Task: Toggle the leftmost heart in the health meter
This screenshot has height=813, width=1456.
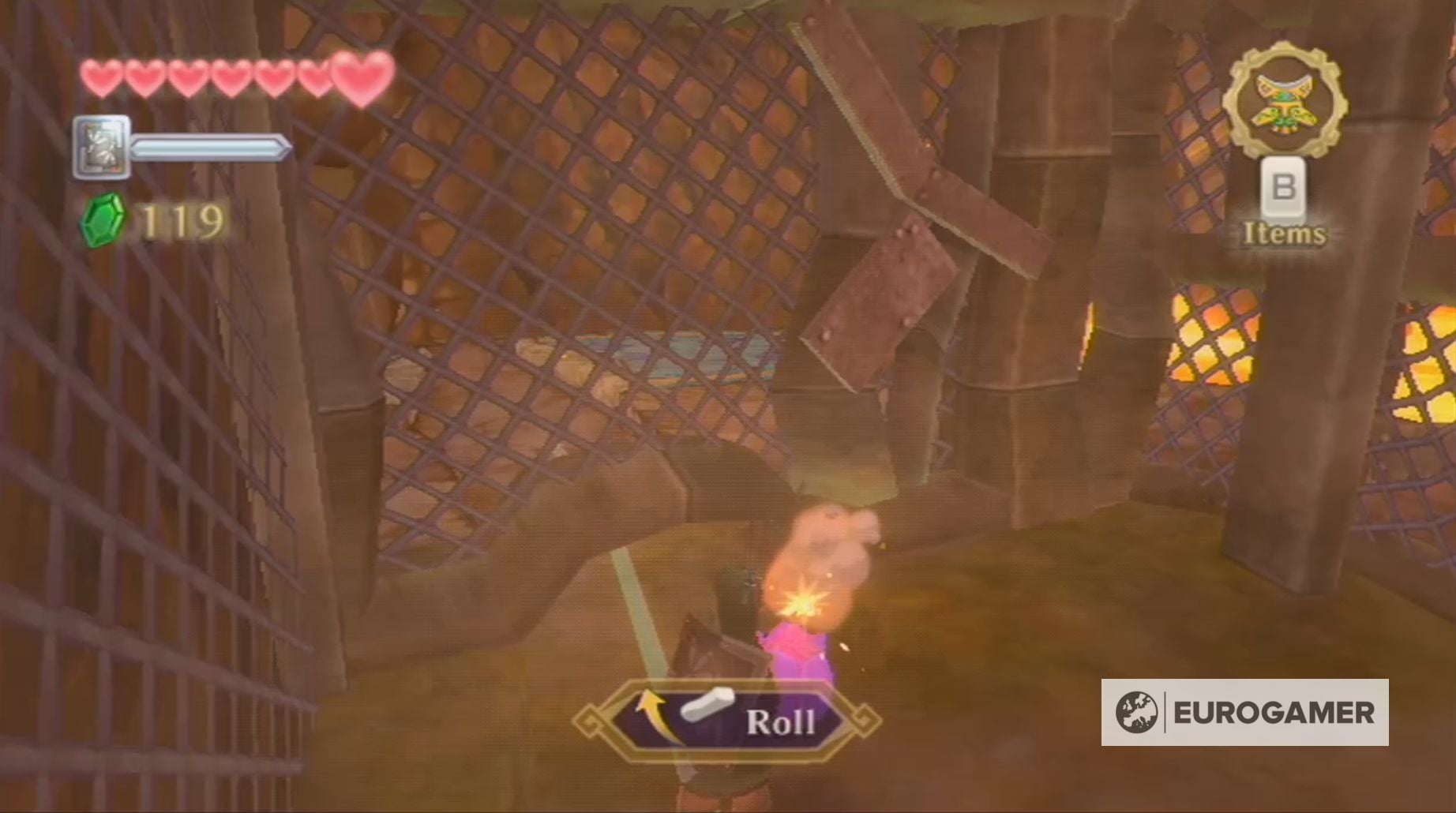Action: click(101, 76)
